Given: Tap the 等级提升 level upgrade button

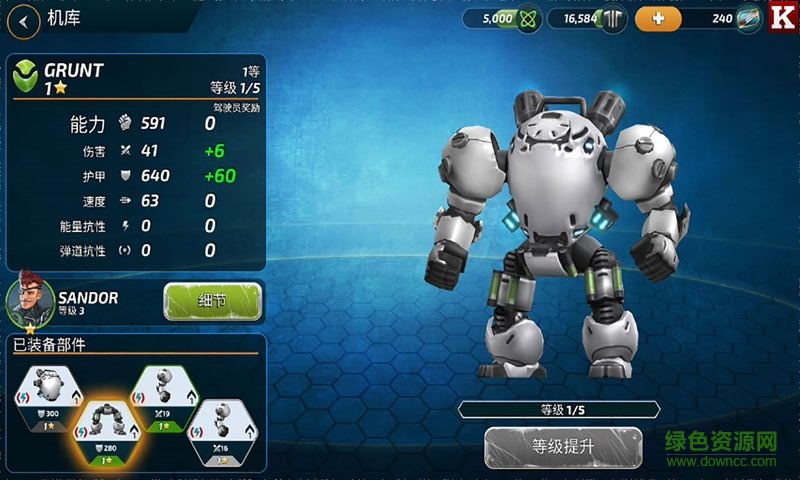Looking at the screenshot, I should tap(562, 446).
